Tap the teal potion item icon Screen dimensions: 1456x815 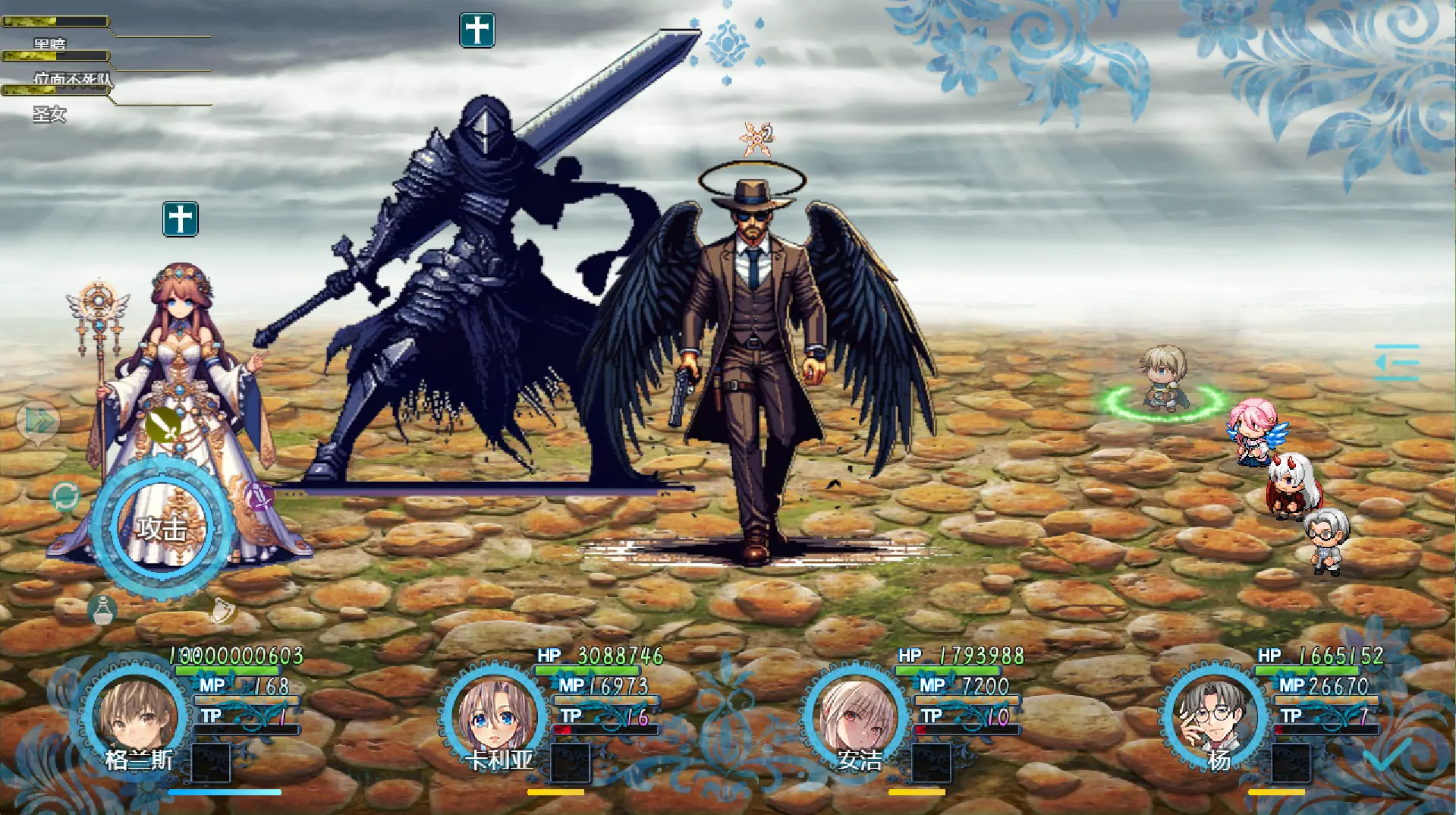tap(104, 611)
